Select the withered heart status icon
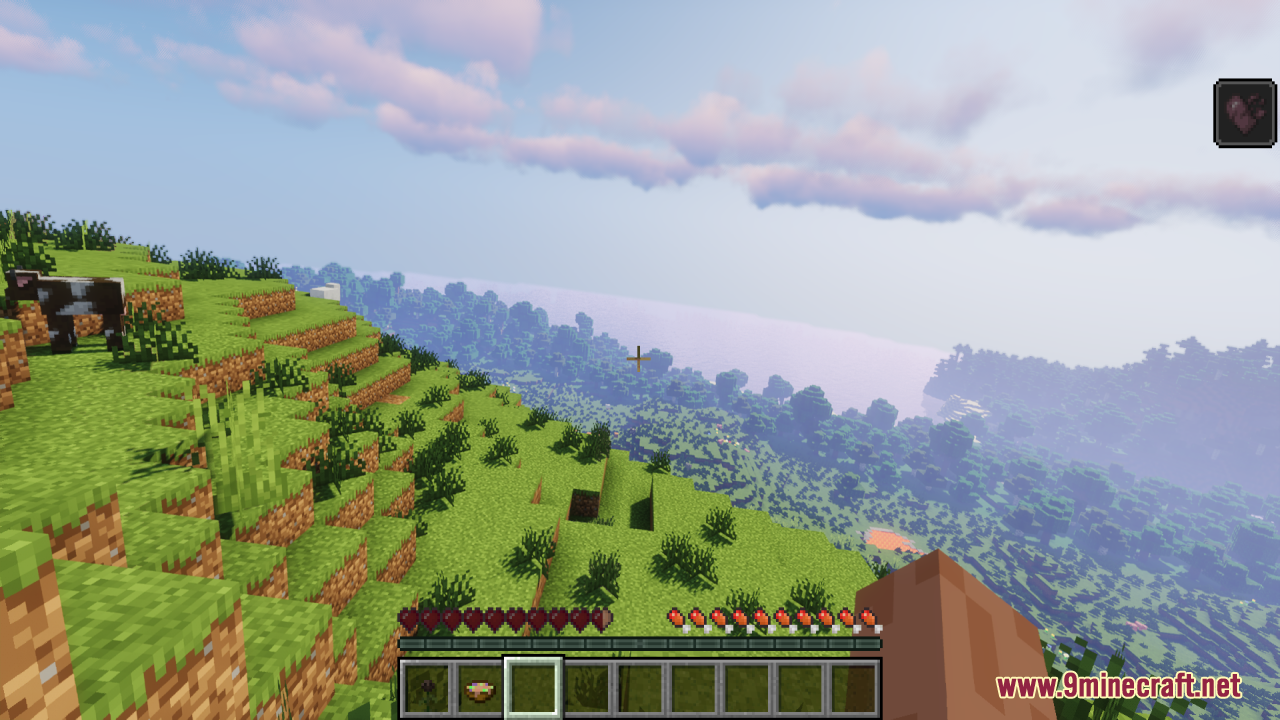This screenshot has height=720, width=1280. (x=1245, y=110)
